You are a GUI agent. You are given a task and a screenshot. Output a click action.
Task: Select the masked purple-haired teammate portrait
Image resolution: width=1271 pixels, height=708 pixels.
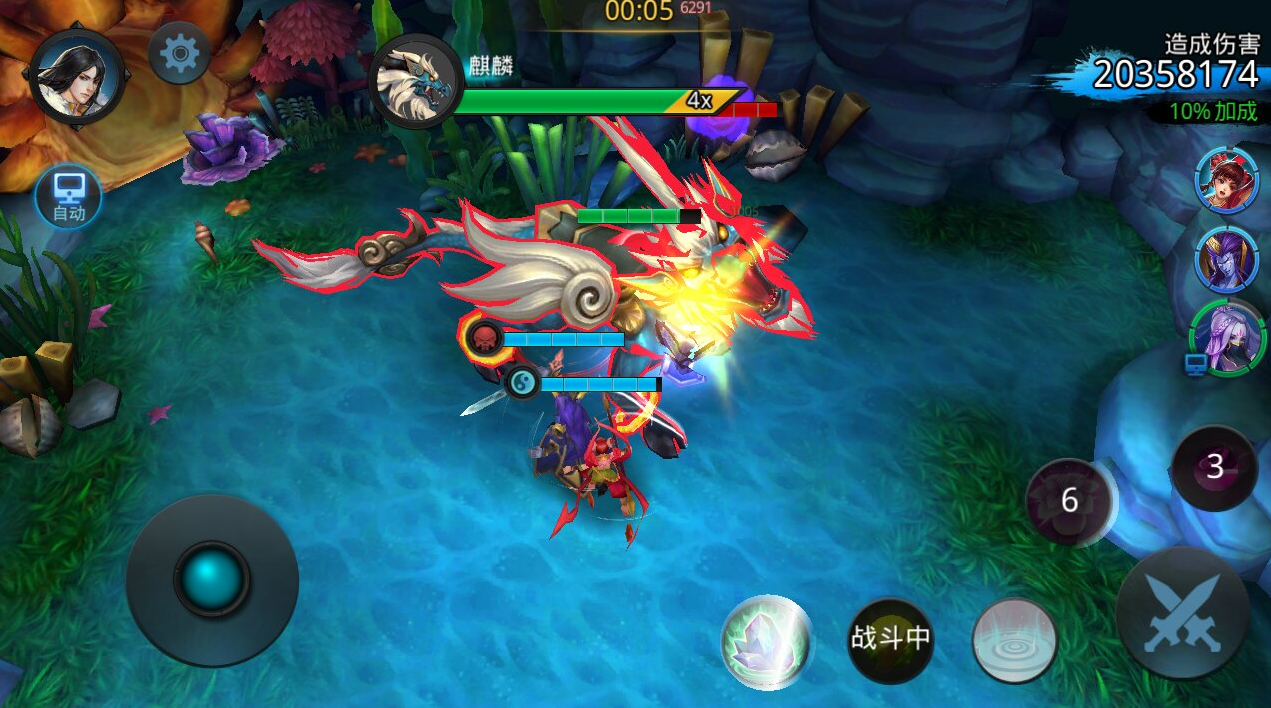coord(1228,338)
